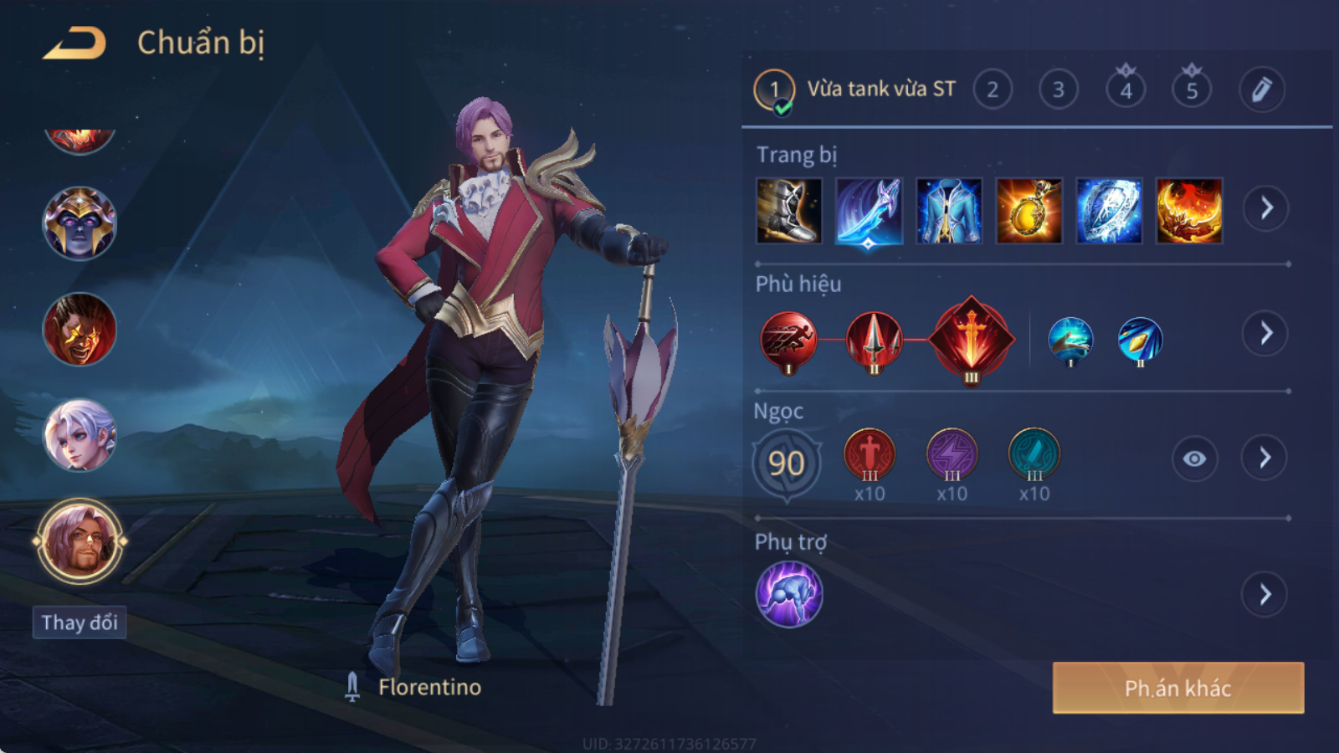Expand the Trang bị equipment section
The height and width of the screenshot is (753, 1339).
(x=1265, y=208)
